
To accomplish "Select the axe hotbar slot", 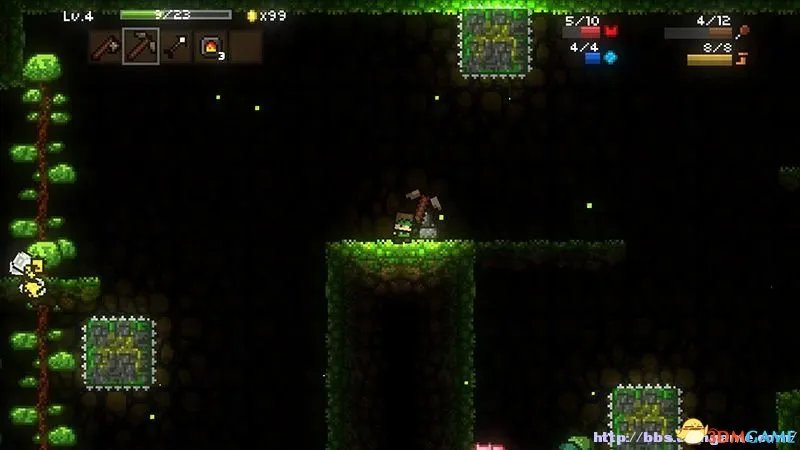I will point(106,46).
